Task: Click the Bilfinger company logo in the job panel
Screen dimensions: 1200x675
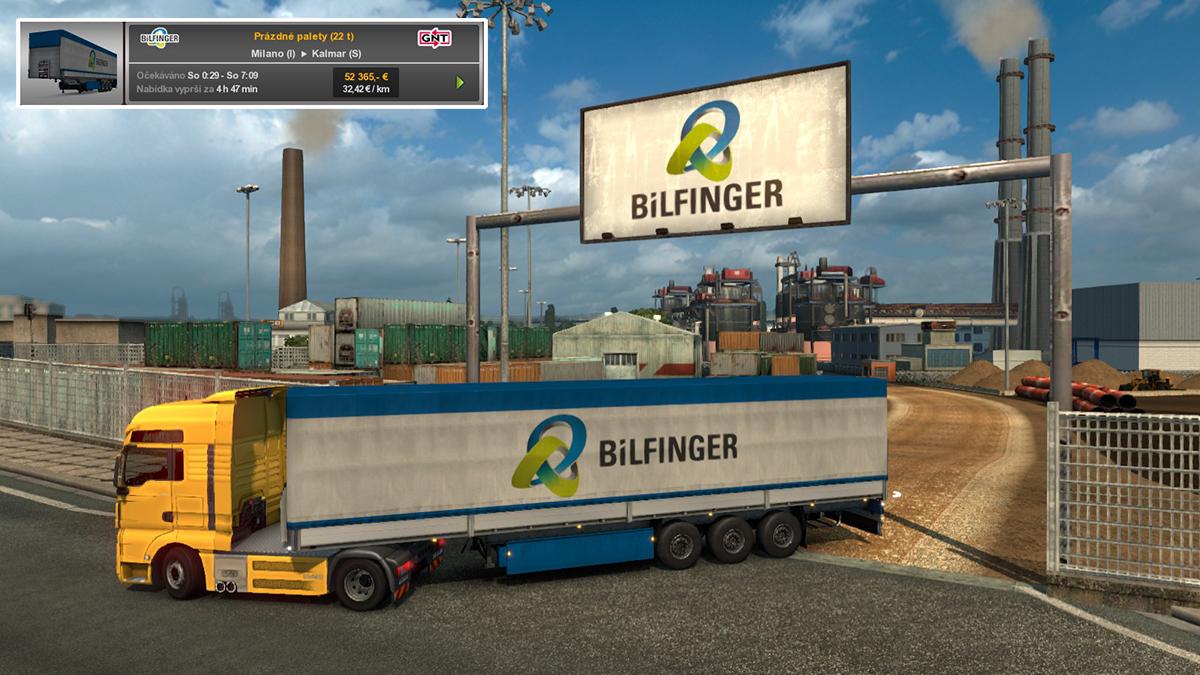Action: point(160,38)
